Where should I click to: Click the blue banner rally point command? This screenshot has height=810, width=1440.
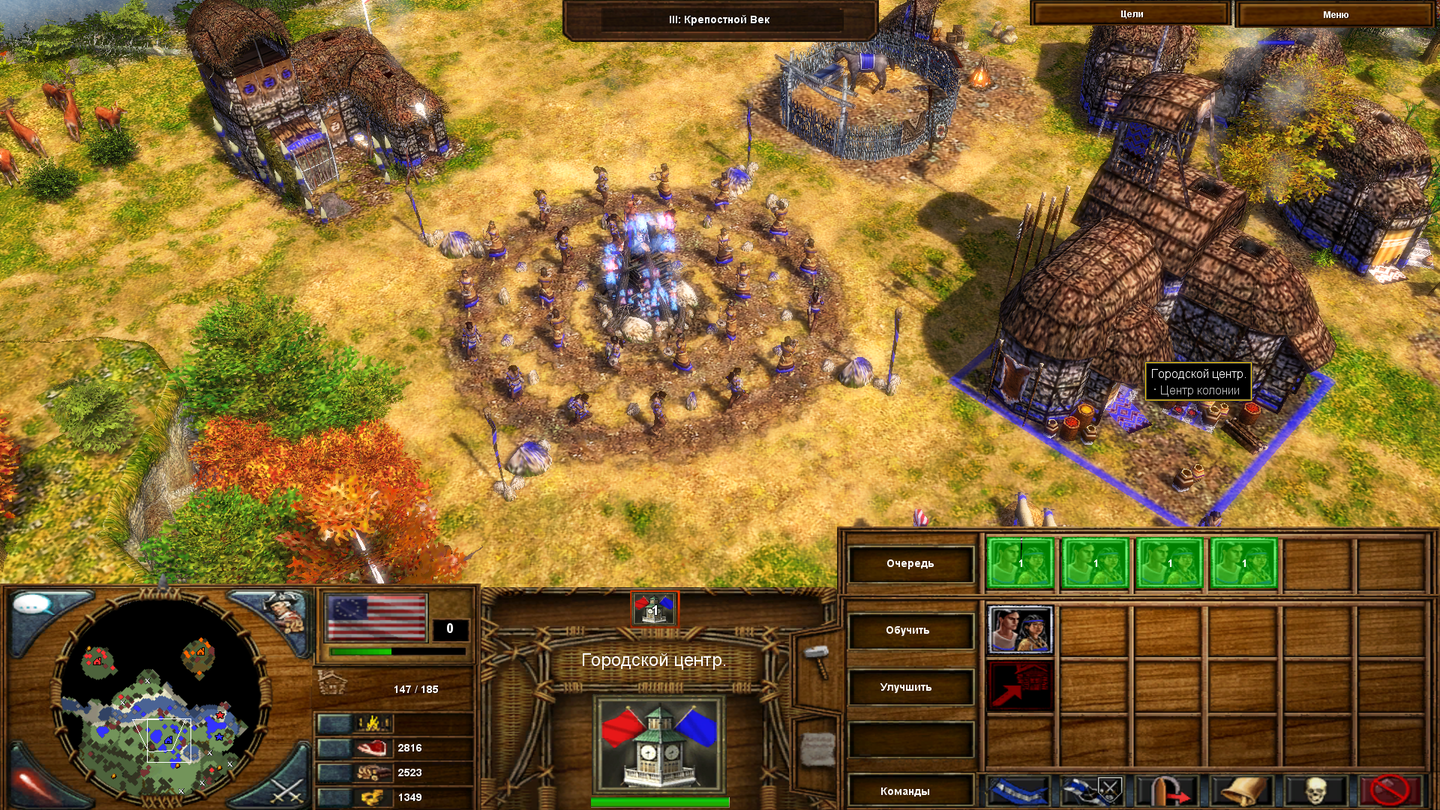click(1019, 790)
